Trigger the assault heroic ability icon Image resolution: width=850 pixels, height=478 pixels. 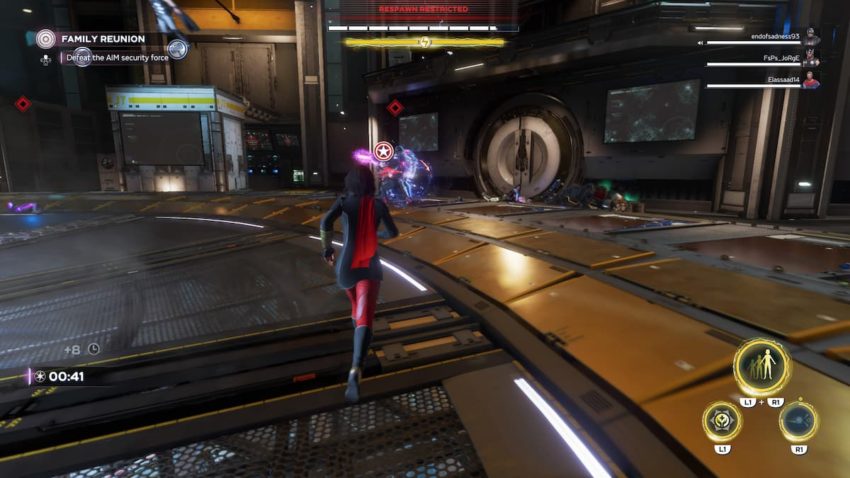798,420
